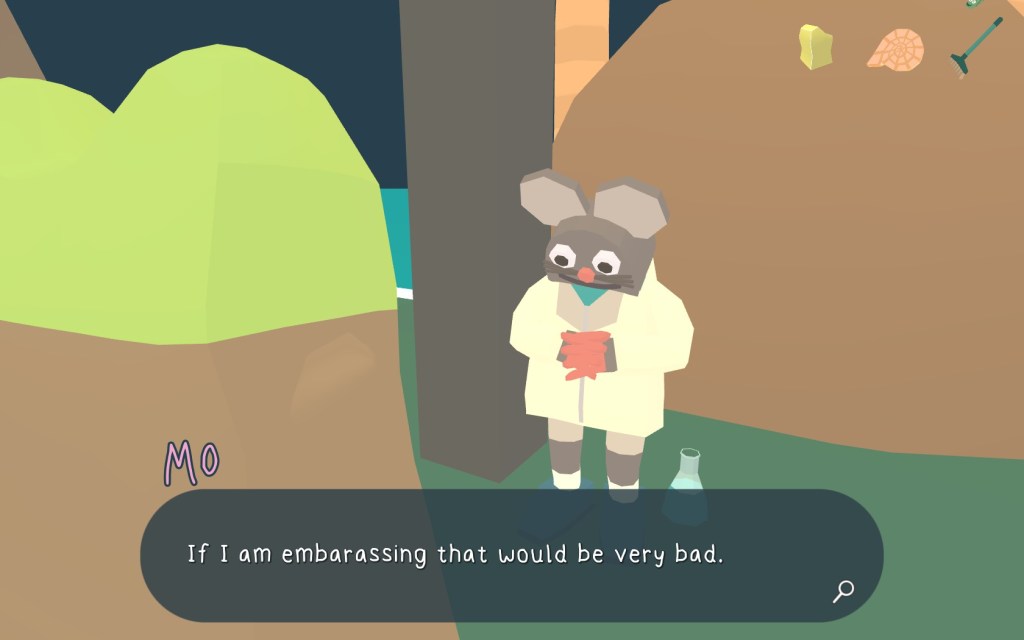This screenshot has height=640, width=1024.
Task: Select the green rake inventory item
Action: click(x=973, y=46)
